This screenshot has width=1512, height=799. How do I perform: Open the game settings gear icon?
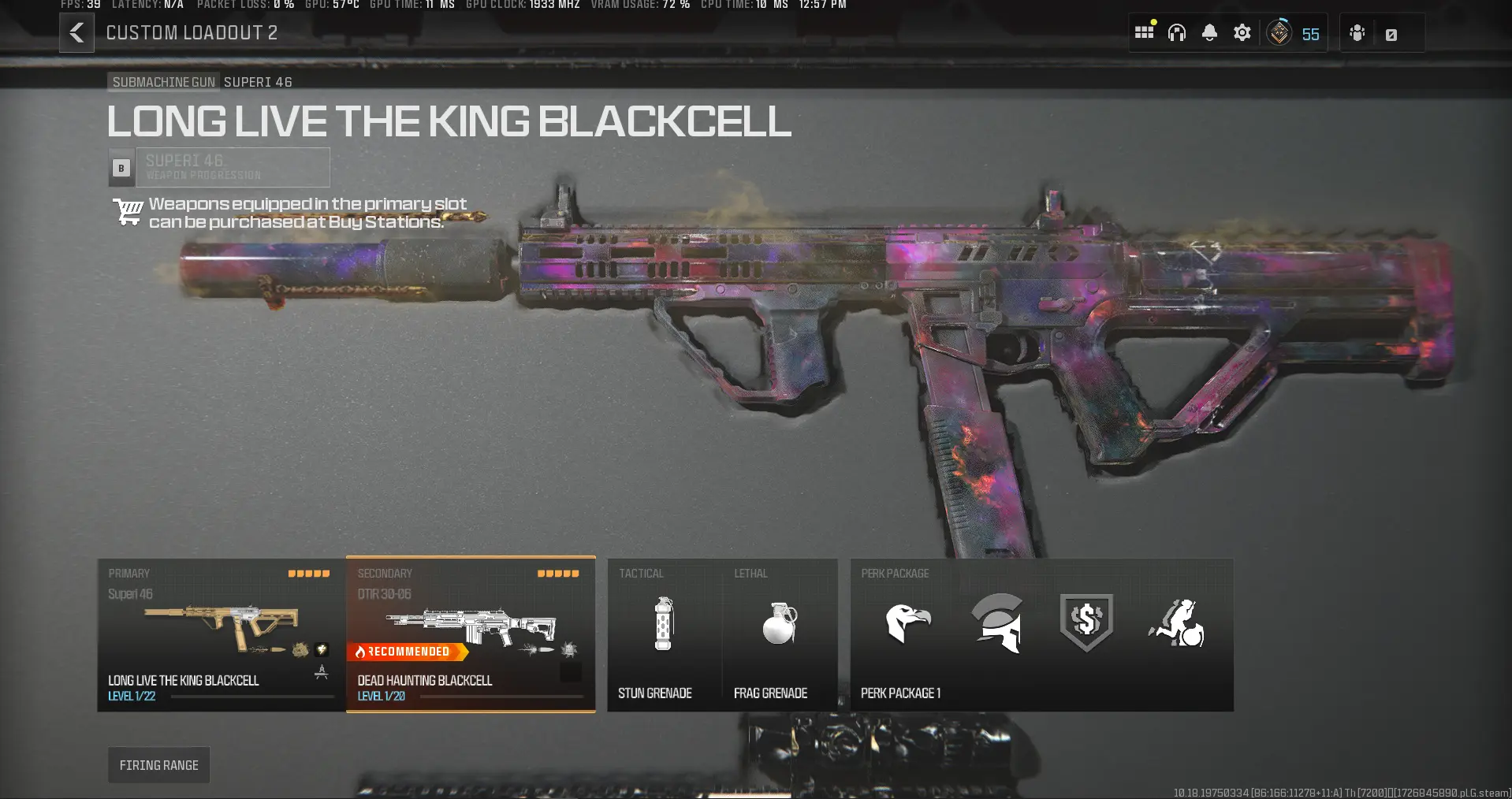(x=1242, y=32)
